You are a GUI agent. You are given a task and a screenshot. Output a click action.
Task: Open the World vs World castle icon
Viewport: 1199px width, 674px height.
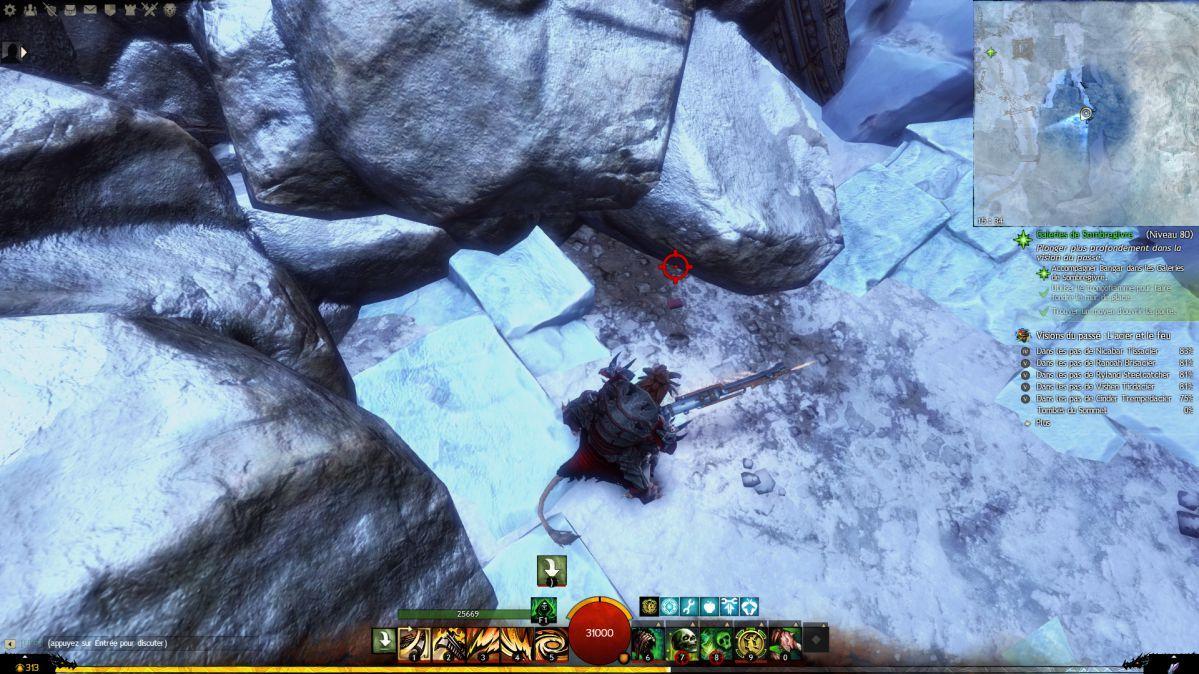click(x=130, y=10)
